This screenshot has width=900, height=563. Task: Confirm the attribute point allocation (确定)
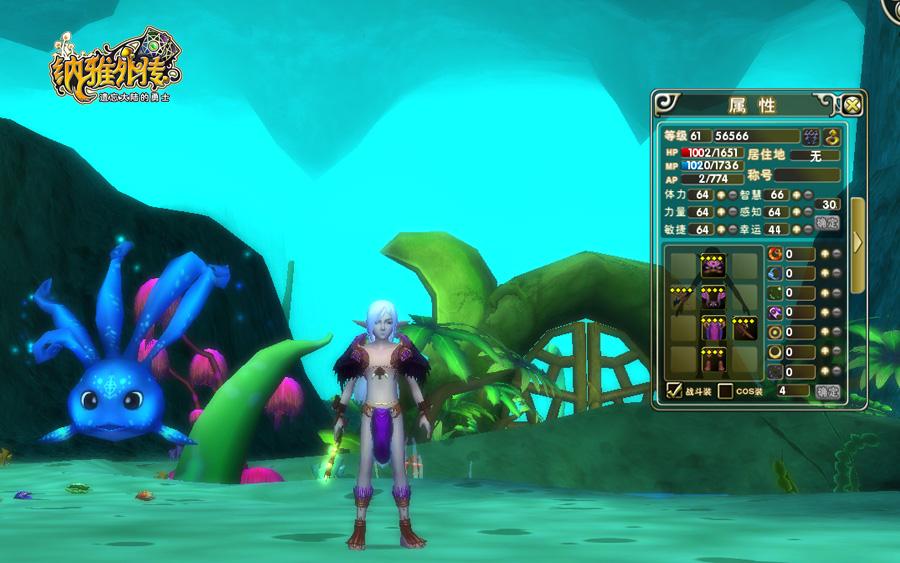[x=827, y=223]
